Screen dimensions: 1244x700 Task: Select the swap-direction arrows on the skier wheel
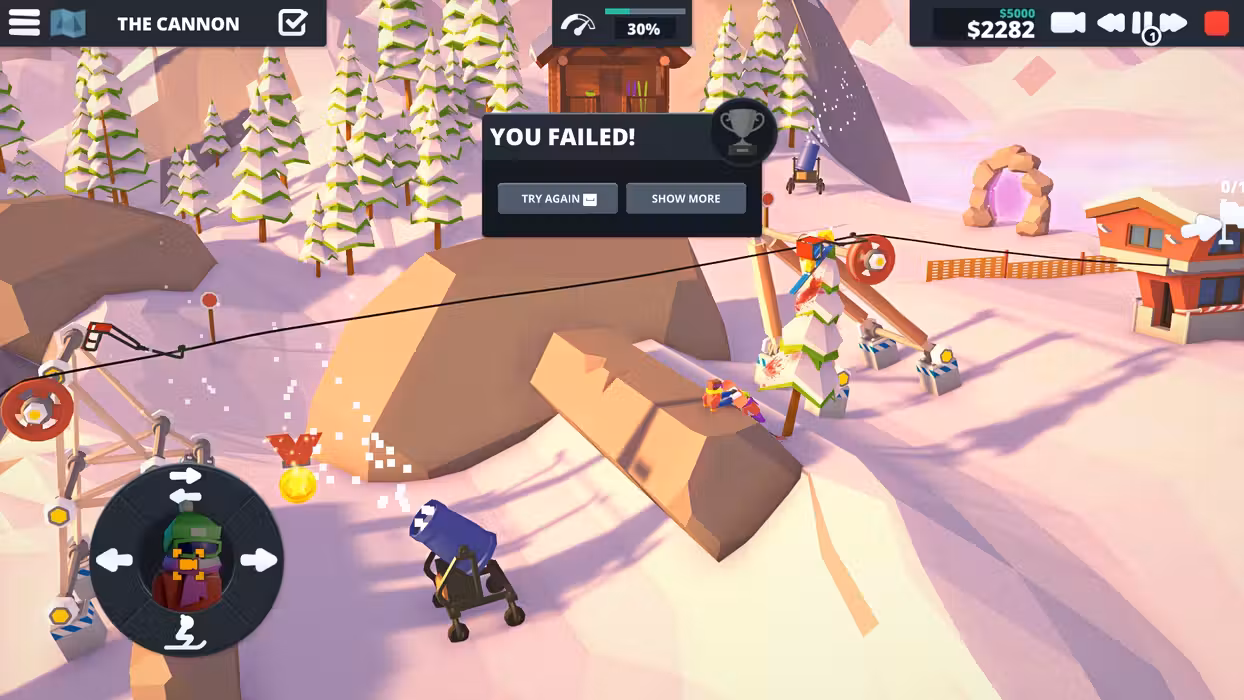click(x=185, y=486)
